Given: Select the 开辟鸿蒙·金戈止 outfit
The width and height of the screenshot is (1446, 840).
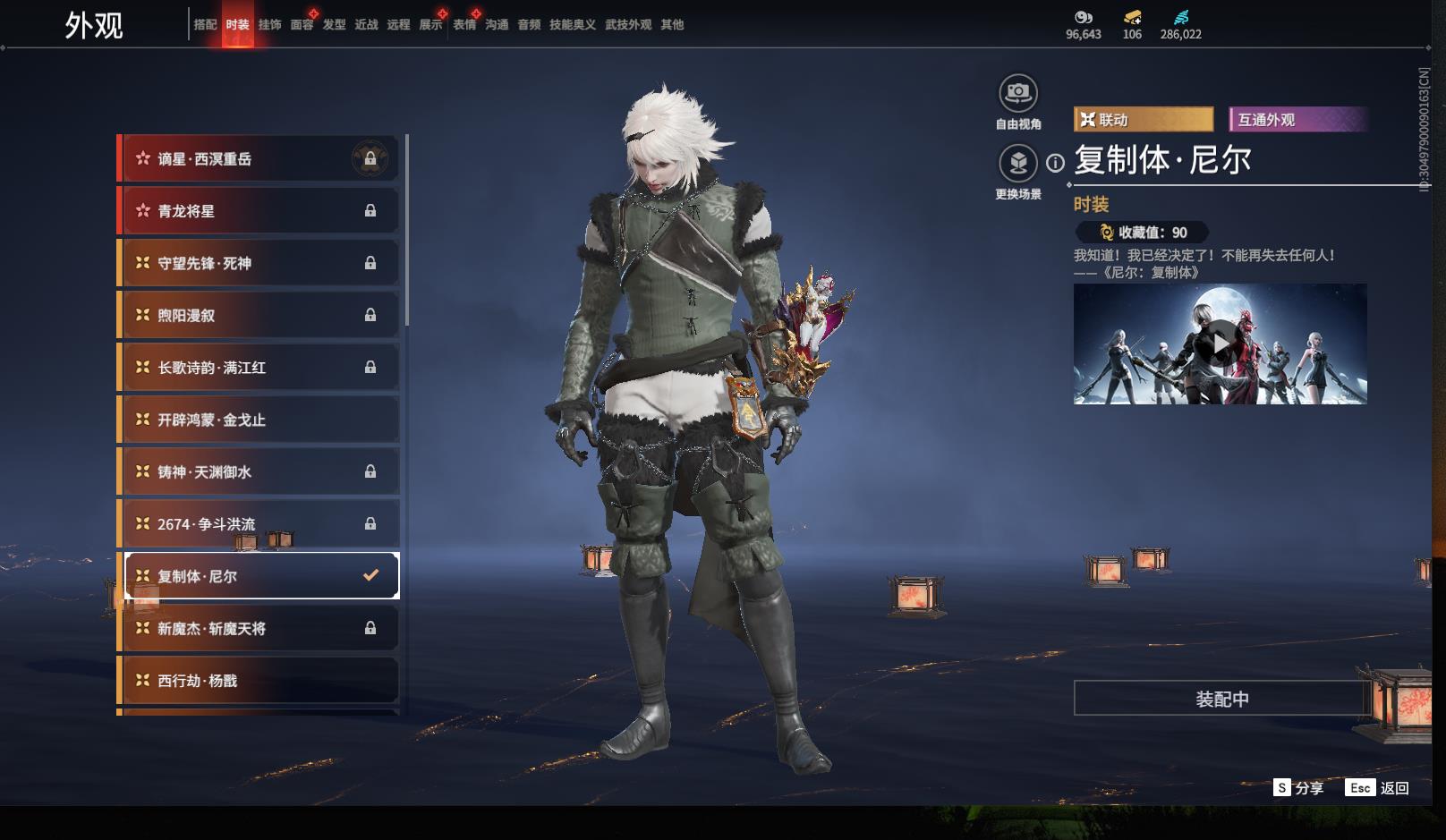Looking at the screenshot, I should [x=259, y=420].
